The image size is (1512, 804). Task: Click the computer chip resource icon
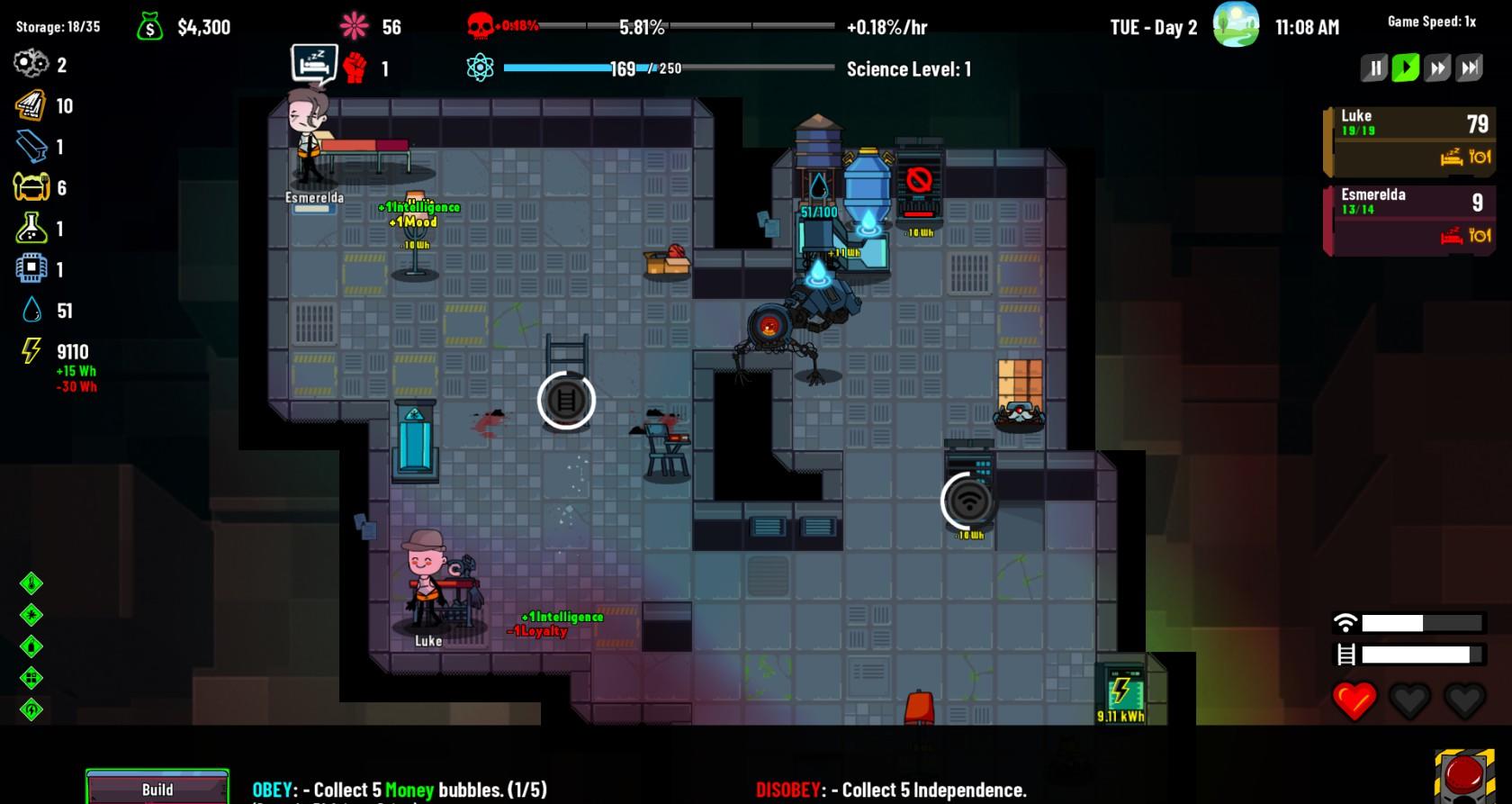coord(31,269)
